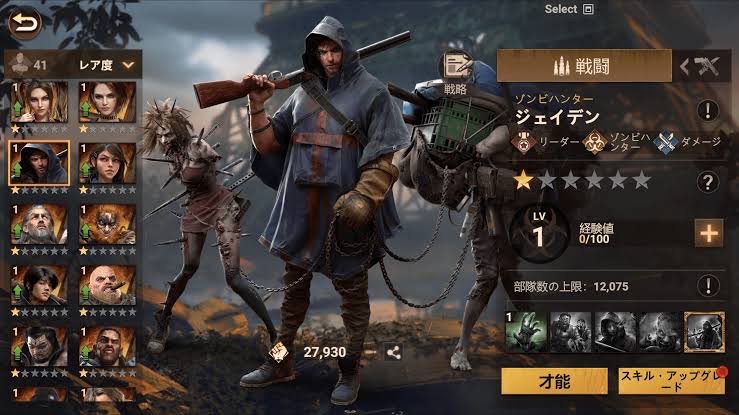Screen dimensions: 739x415
Task: Switch to the crossed weapons tab
Action: point(700,66)
